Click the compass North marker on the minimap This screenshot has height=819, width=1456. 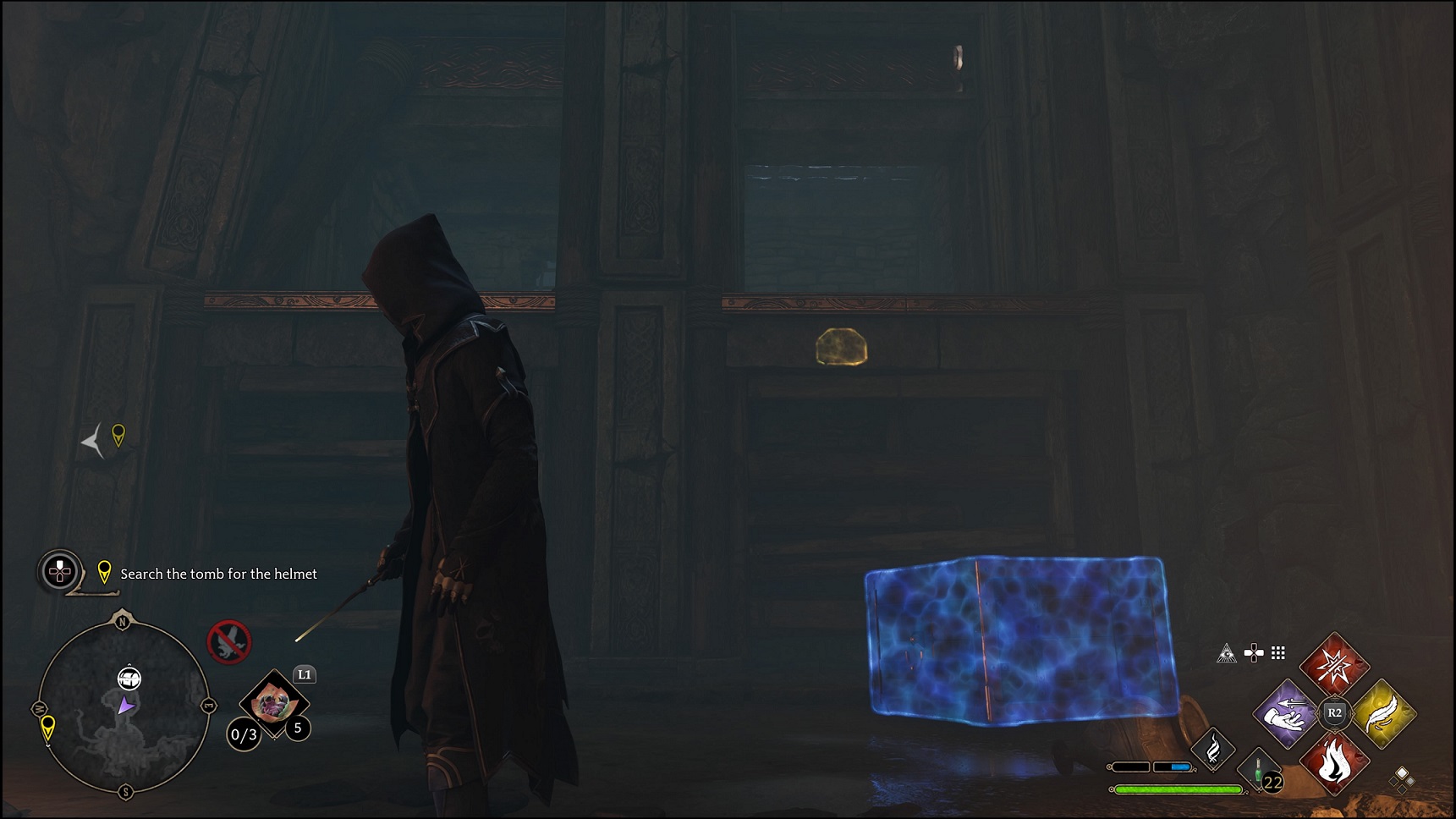click(x=123, y=622)
